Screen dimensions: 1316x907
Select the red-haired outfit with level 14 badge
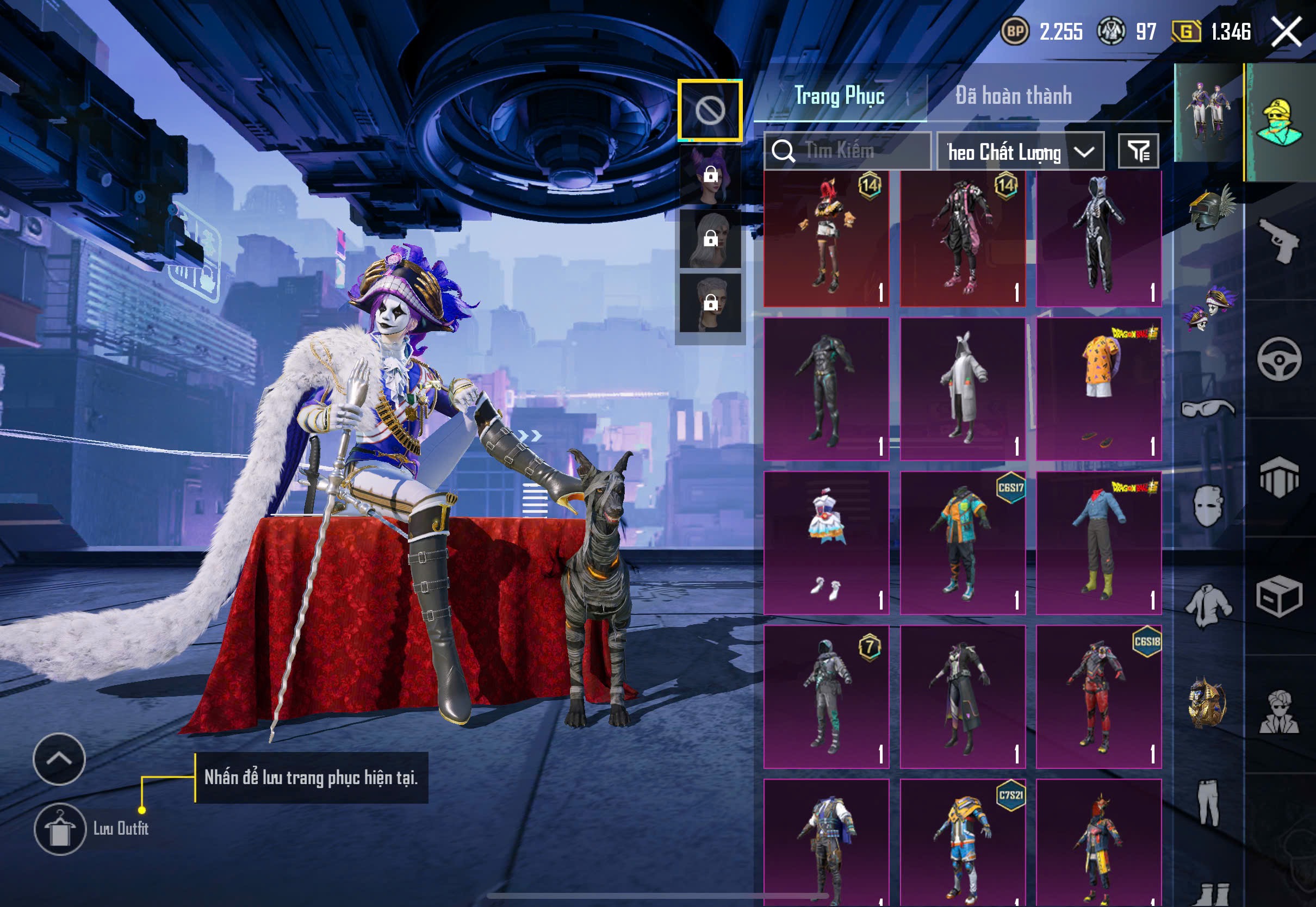pyautogui.click(x=826, y=239)
